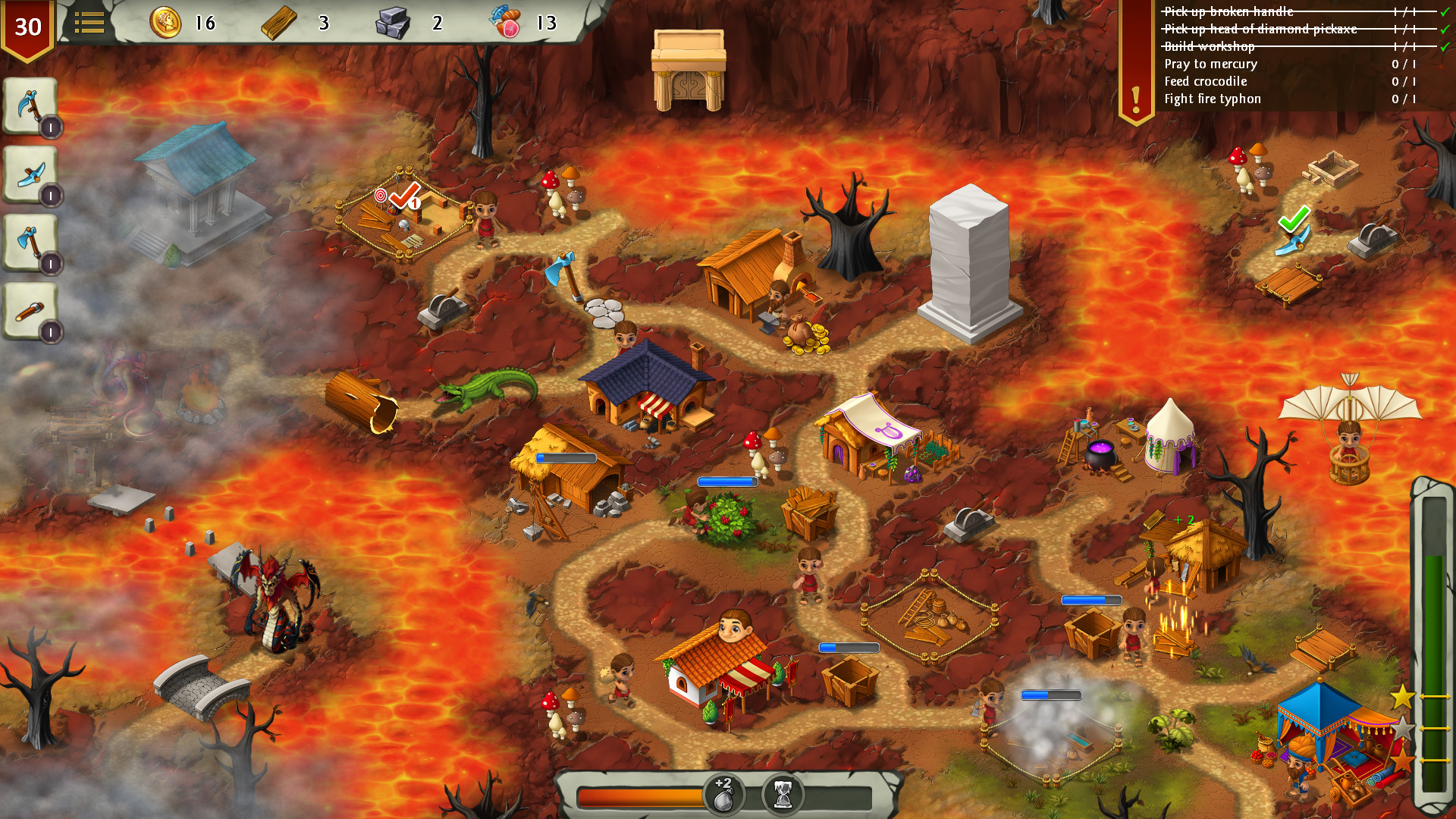This screenshot has width=1456, height=819.
Task: Click the level 30 red banner
Action: click(x=29, y=27)
